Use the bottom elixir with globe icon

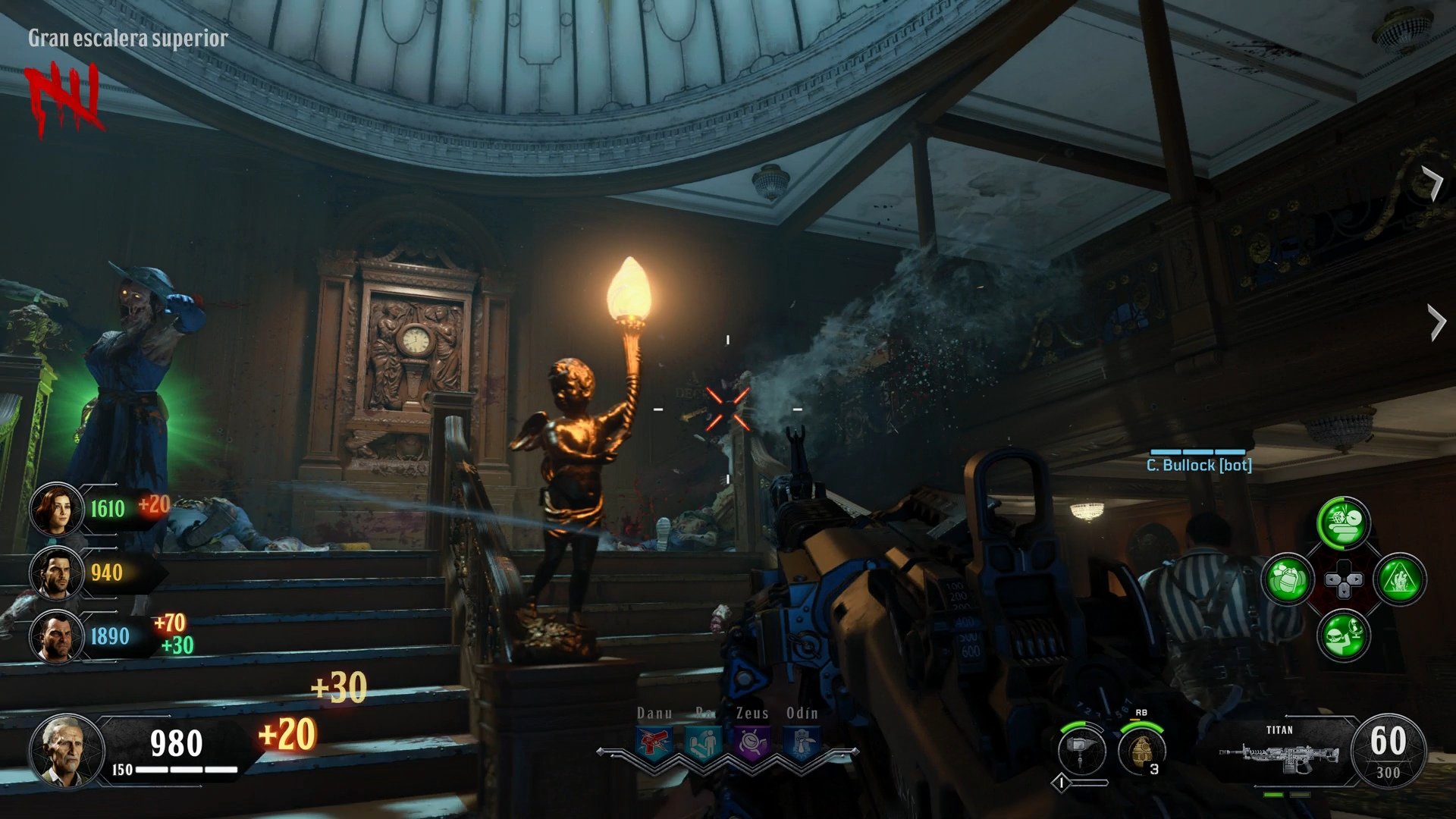1344,637
